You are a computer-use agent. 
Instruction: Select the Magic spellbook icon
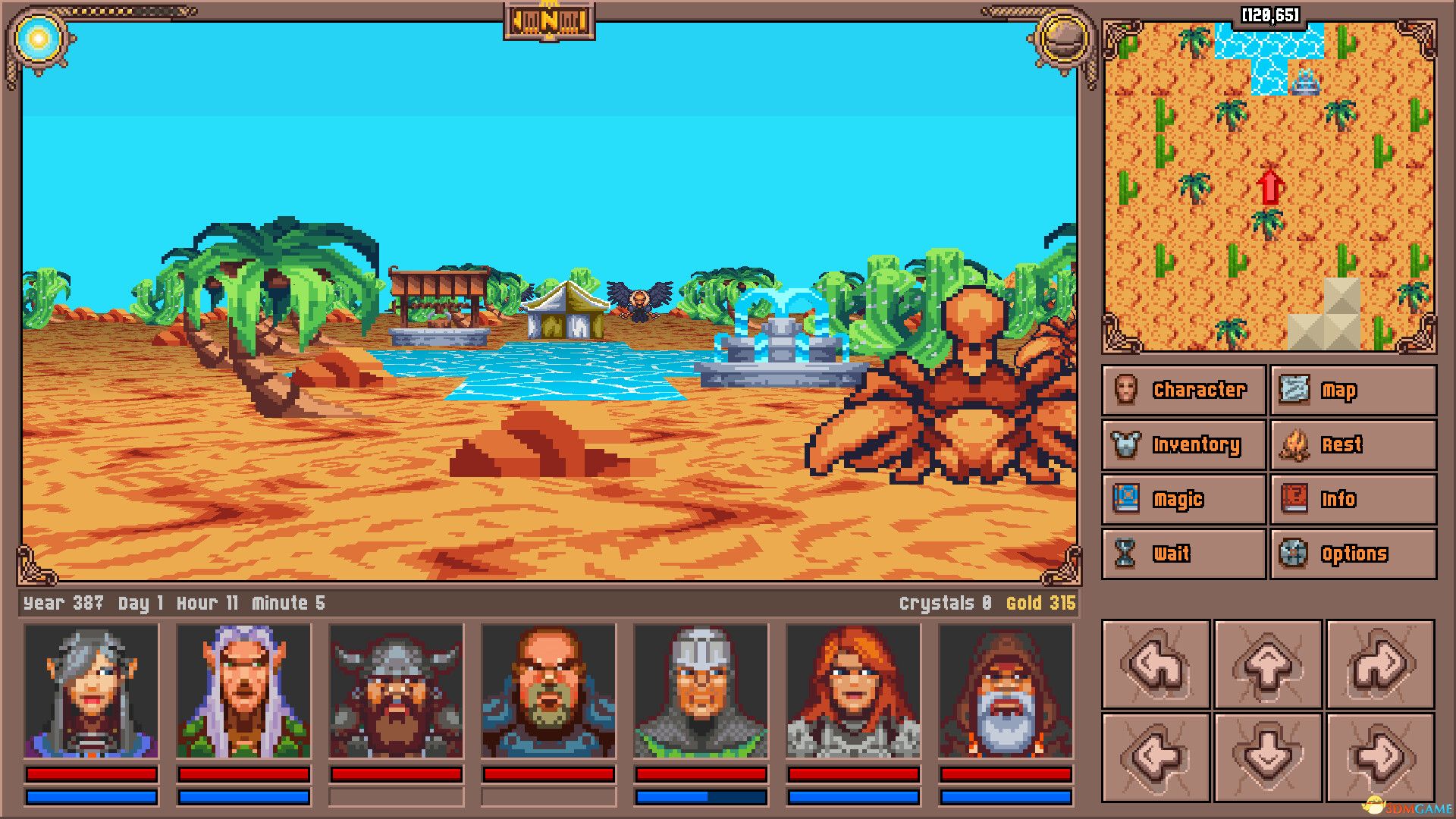[x=1129, y=499]
